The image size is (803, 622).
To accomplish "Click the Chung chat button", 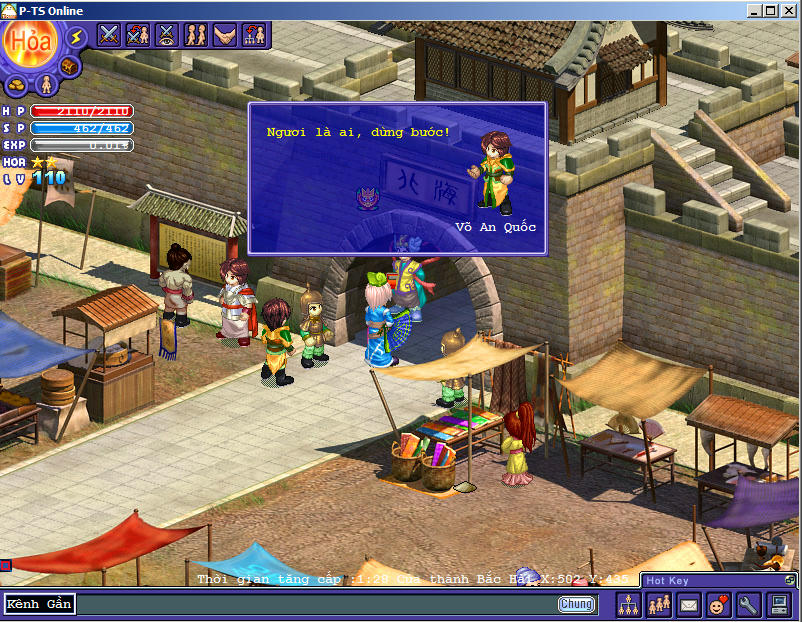I will 576,604.
